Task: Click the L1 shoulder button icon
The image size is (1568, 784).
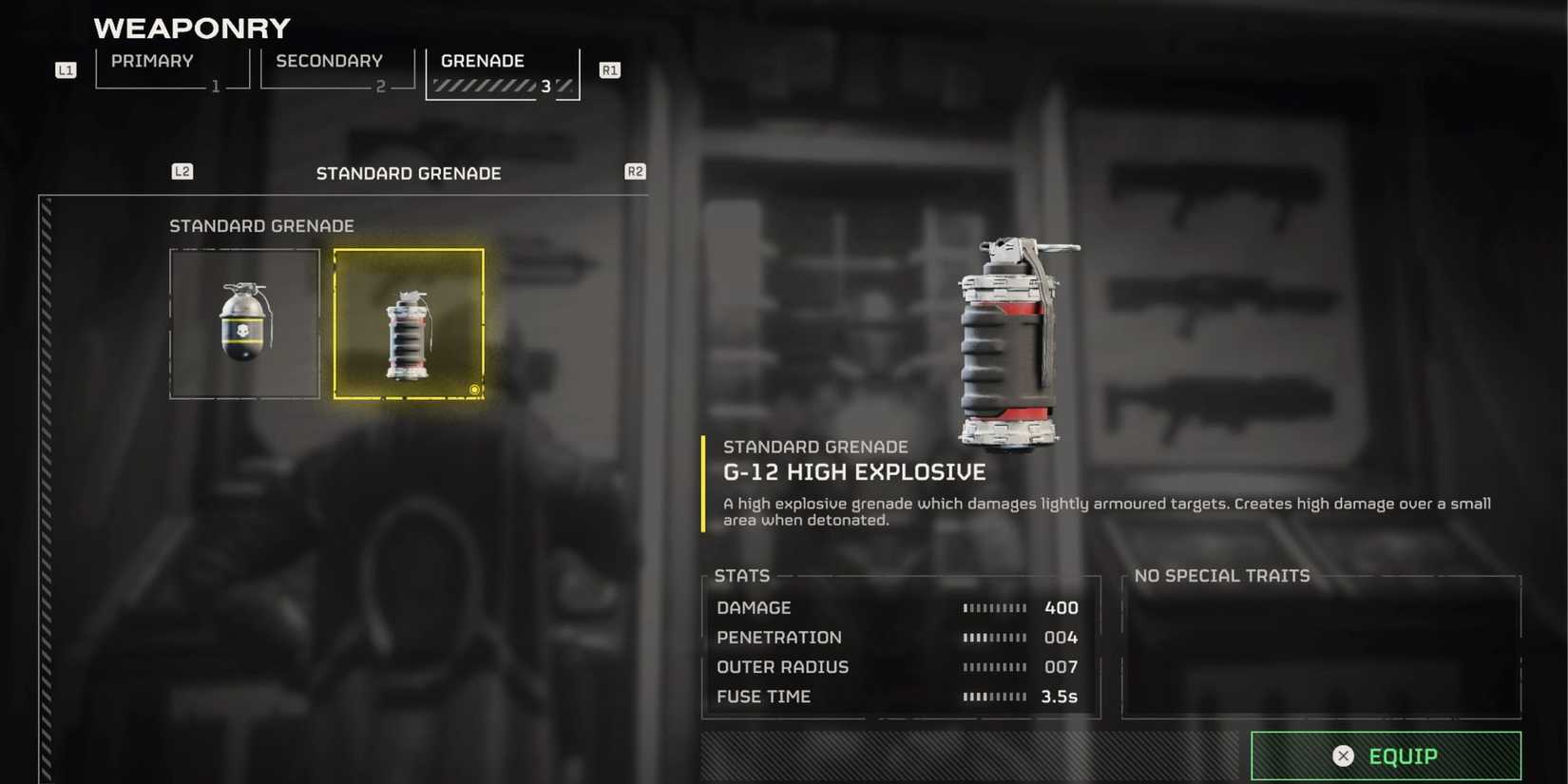Action: pos(65,68)
